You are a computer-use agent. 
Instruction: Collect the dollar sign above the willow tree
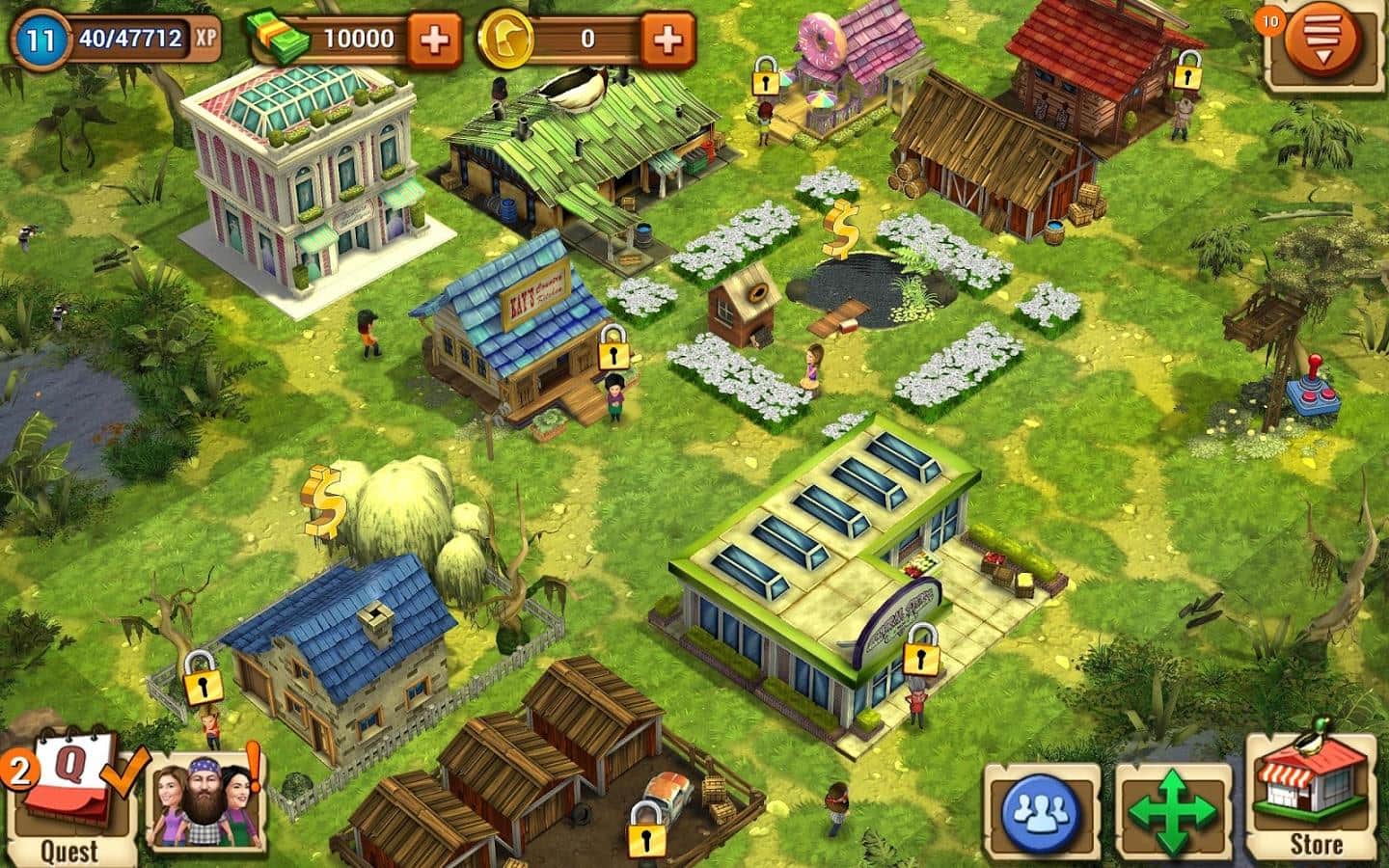tap(325, 500)
